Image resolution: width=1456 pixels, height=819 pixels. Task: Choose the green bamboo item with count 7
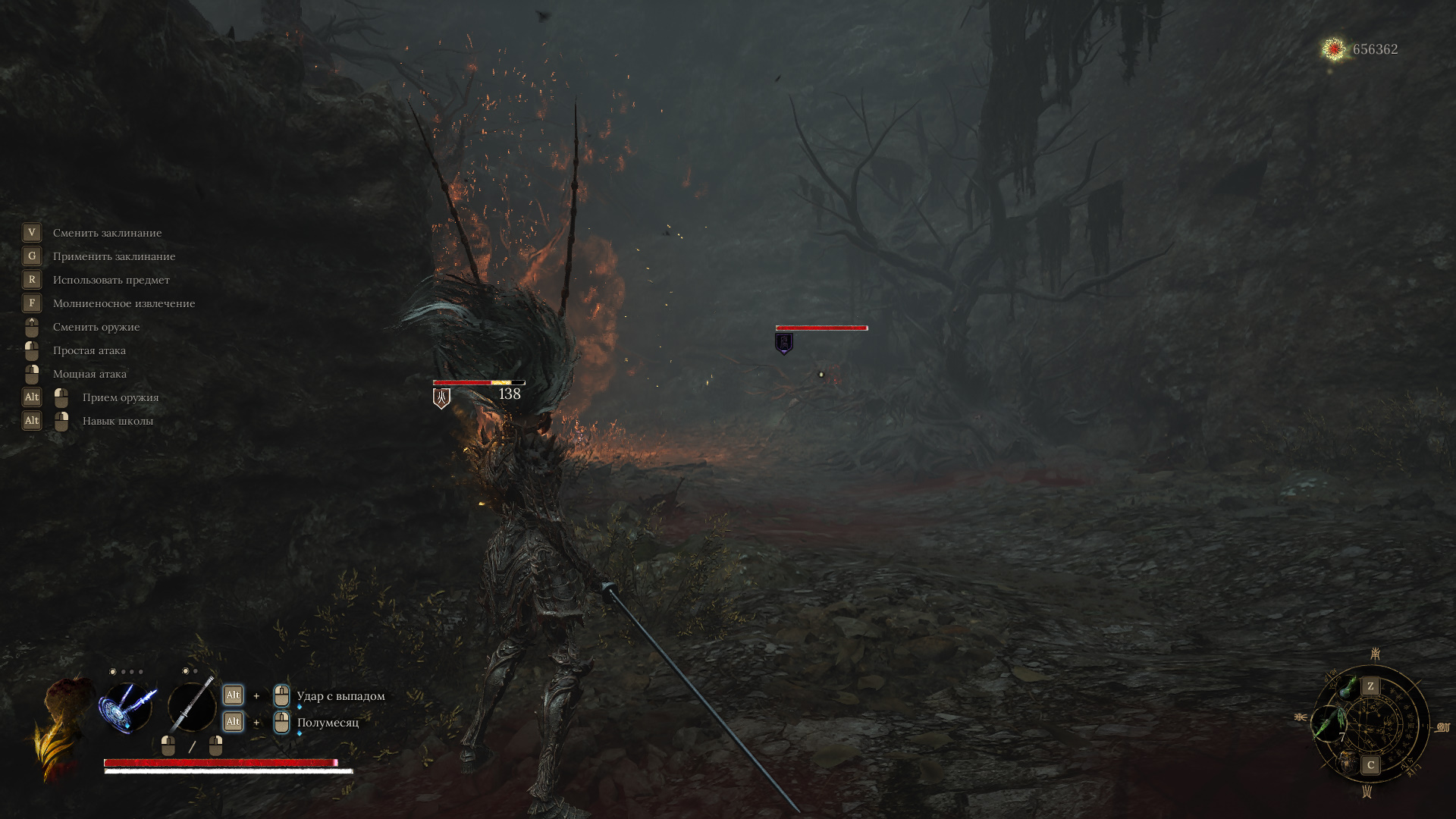1329,725
